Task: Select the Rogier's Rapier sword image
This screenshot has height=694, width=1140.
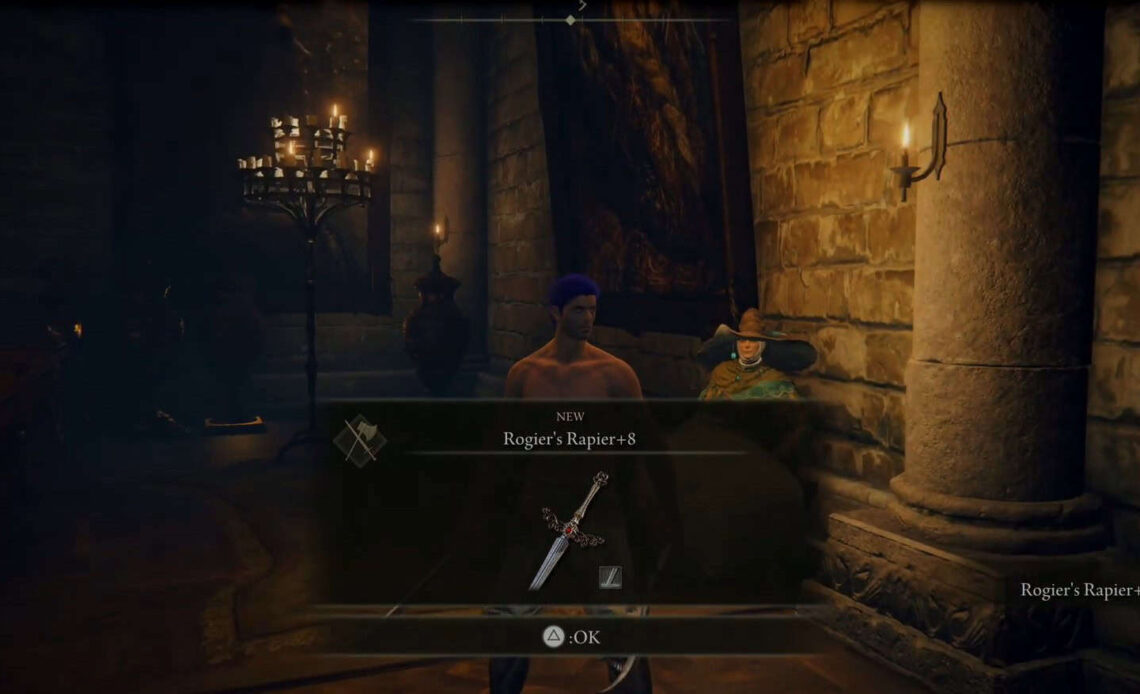Action: point(570,530)
